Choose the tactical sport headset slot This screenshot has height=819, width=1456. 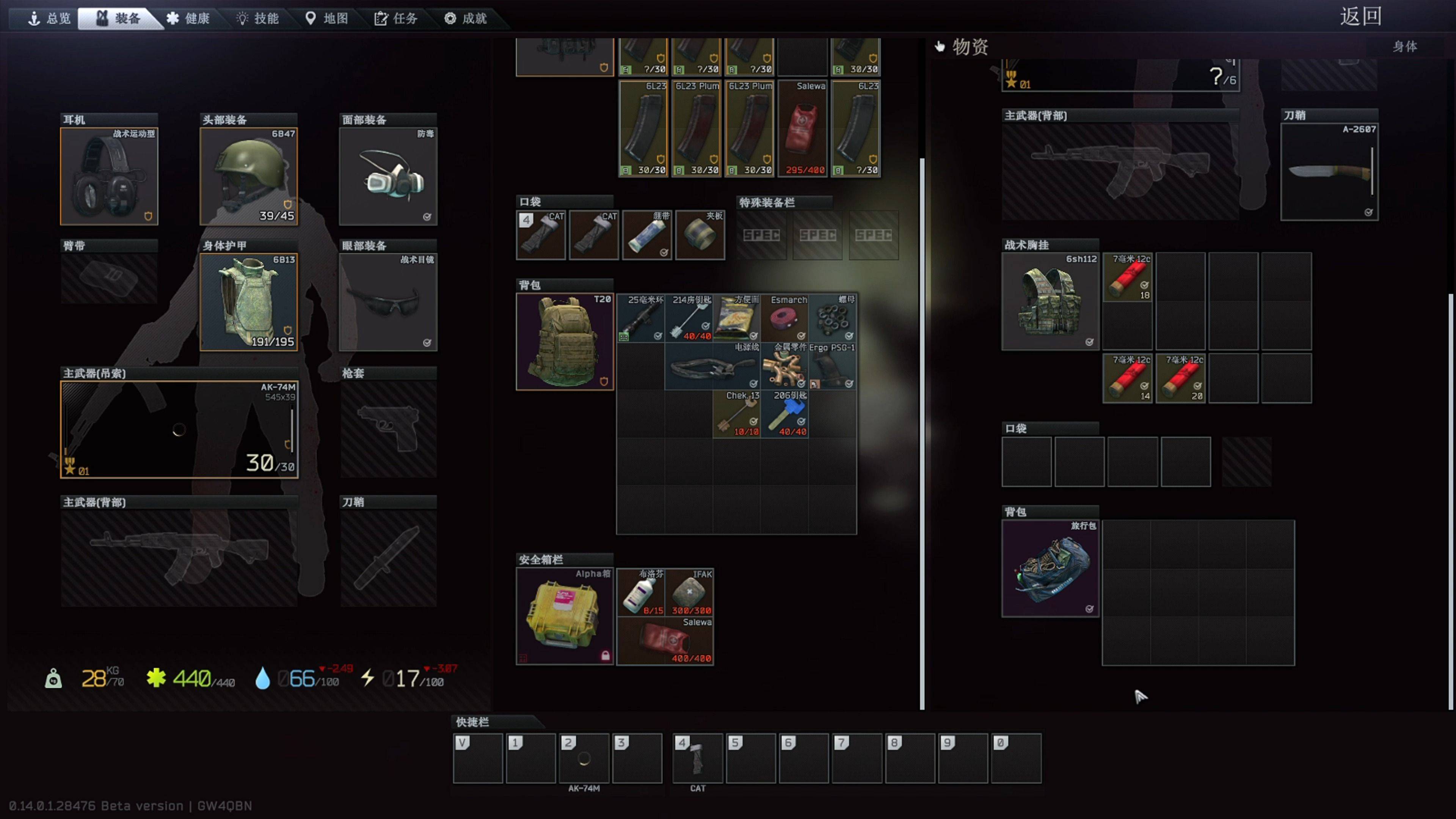point(109,176)
